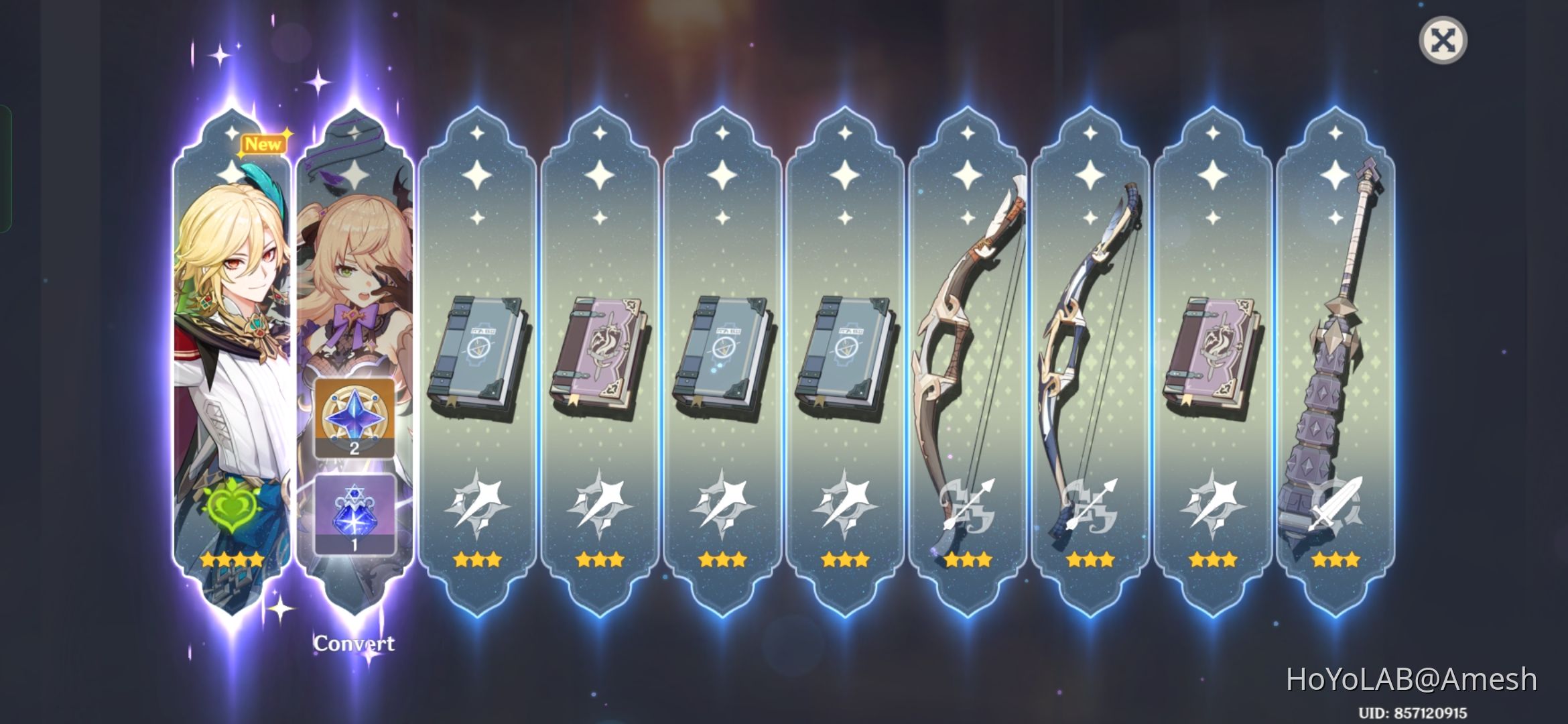Viewport: 1568px width, 724px height.
Task: Click the close X button
Action: point(1445,40)
